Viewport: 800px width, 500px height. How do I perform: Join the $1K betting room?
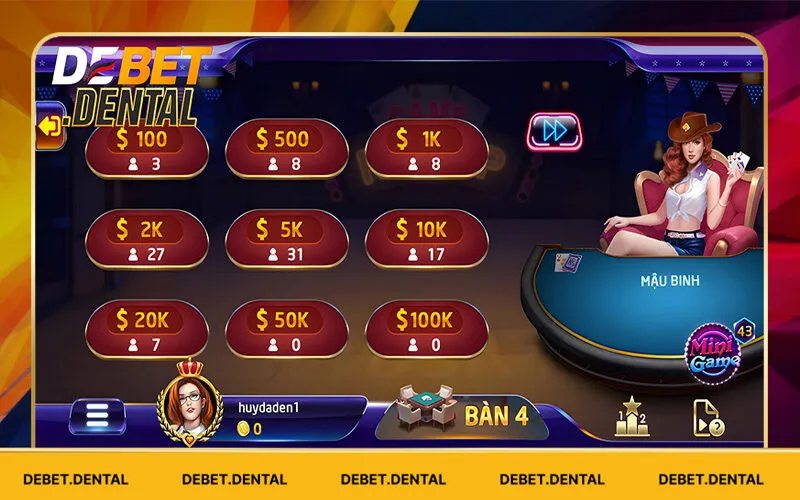(426, 149)
